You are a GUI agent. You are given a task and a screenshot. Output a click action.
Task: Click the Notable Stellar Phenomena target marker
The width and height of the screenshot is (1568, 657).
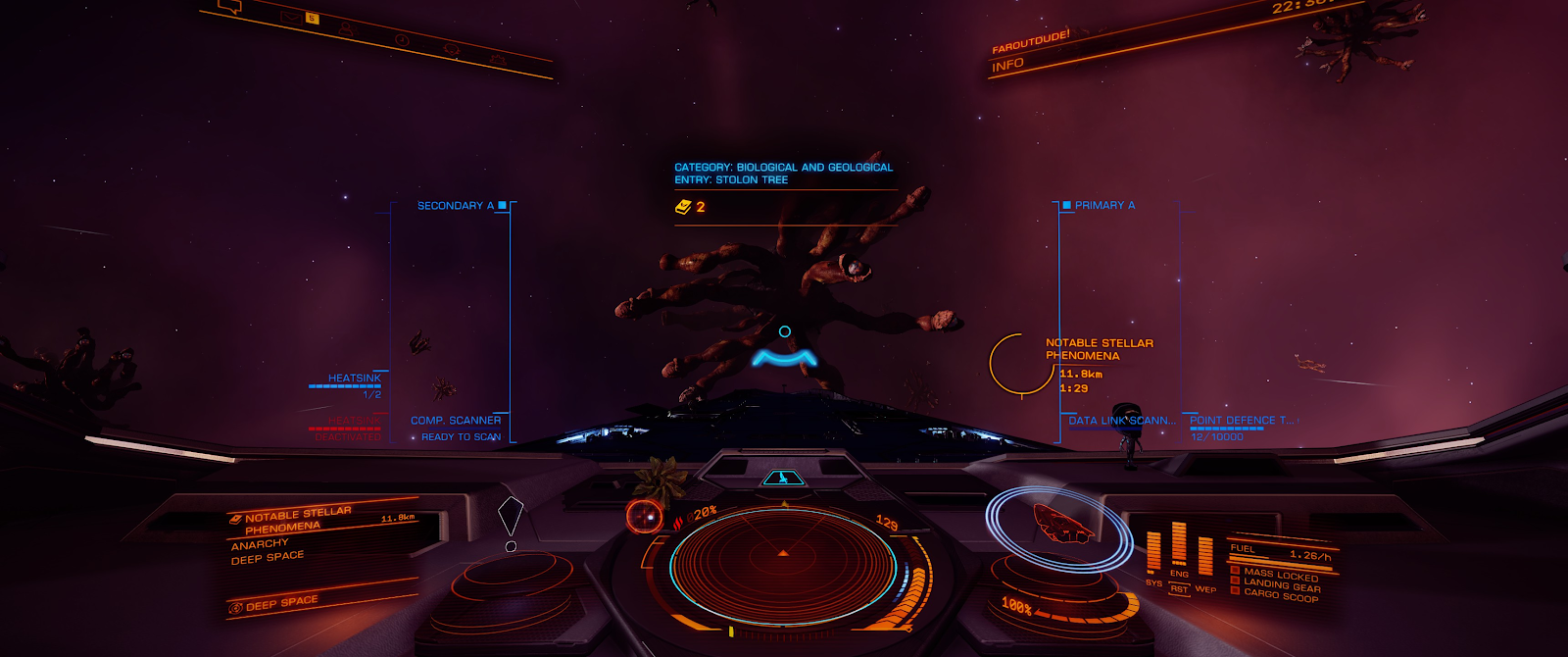click(x=1020, y=364)
